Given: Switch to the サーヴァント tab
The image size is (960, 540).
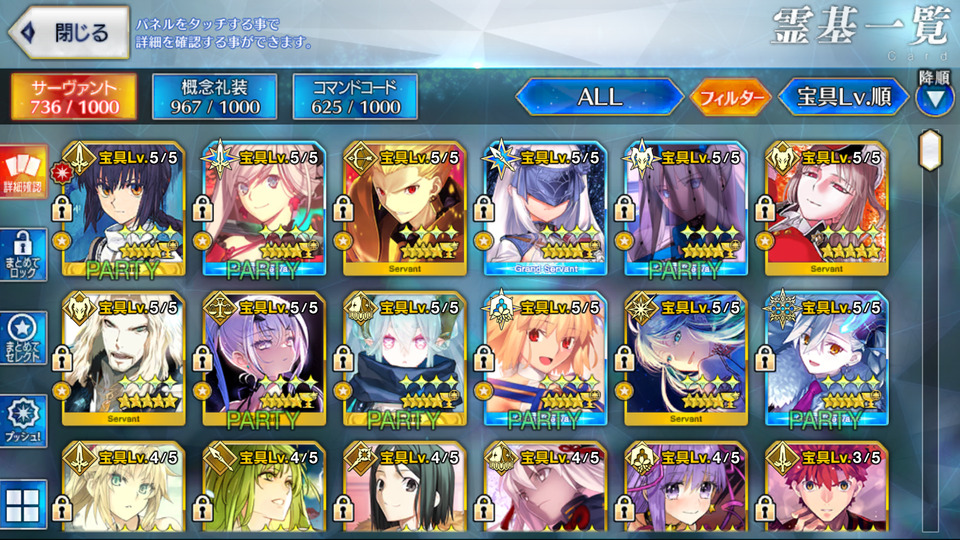Looking at the screenshot, I should pos(73,96).
